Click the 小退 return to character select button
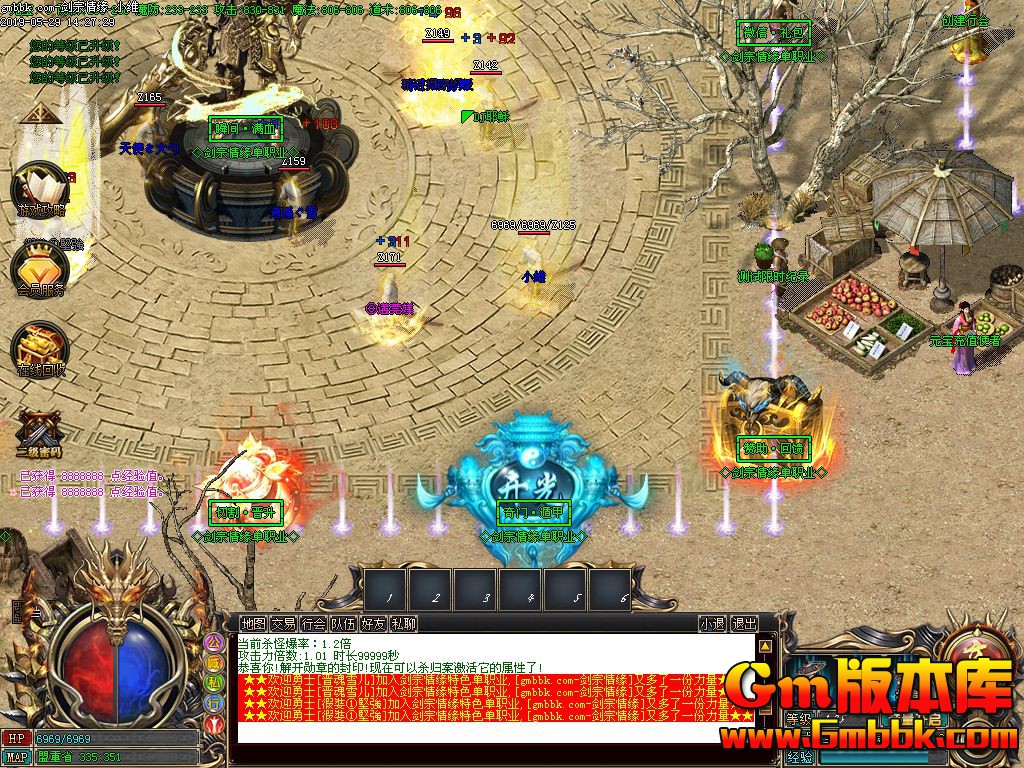 tap(712, 624)
